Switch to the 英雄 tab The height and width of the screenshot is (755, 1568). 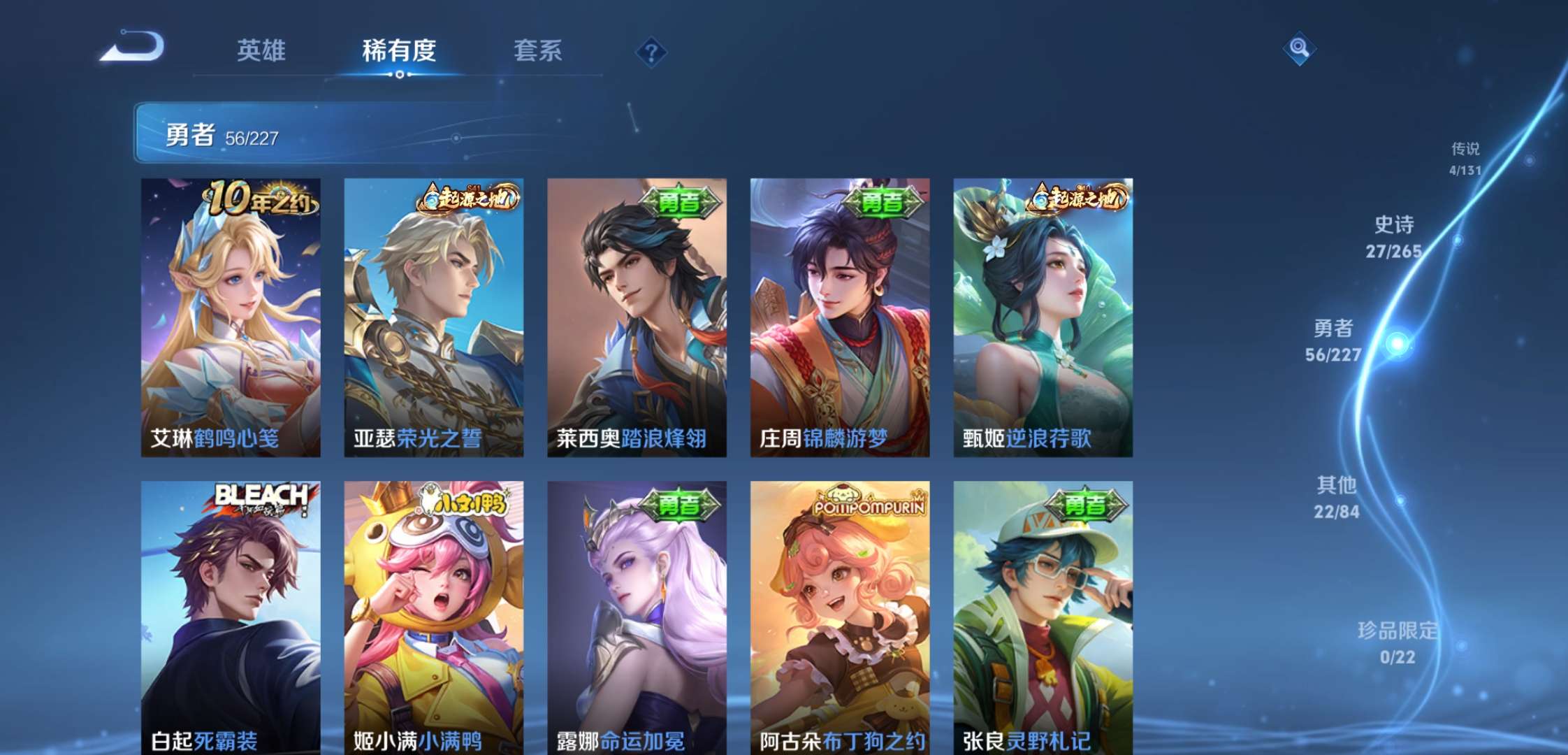pos(261,51)
